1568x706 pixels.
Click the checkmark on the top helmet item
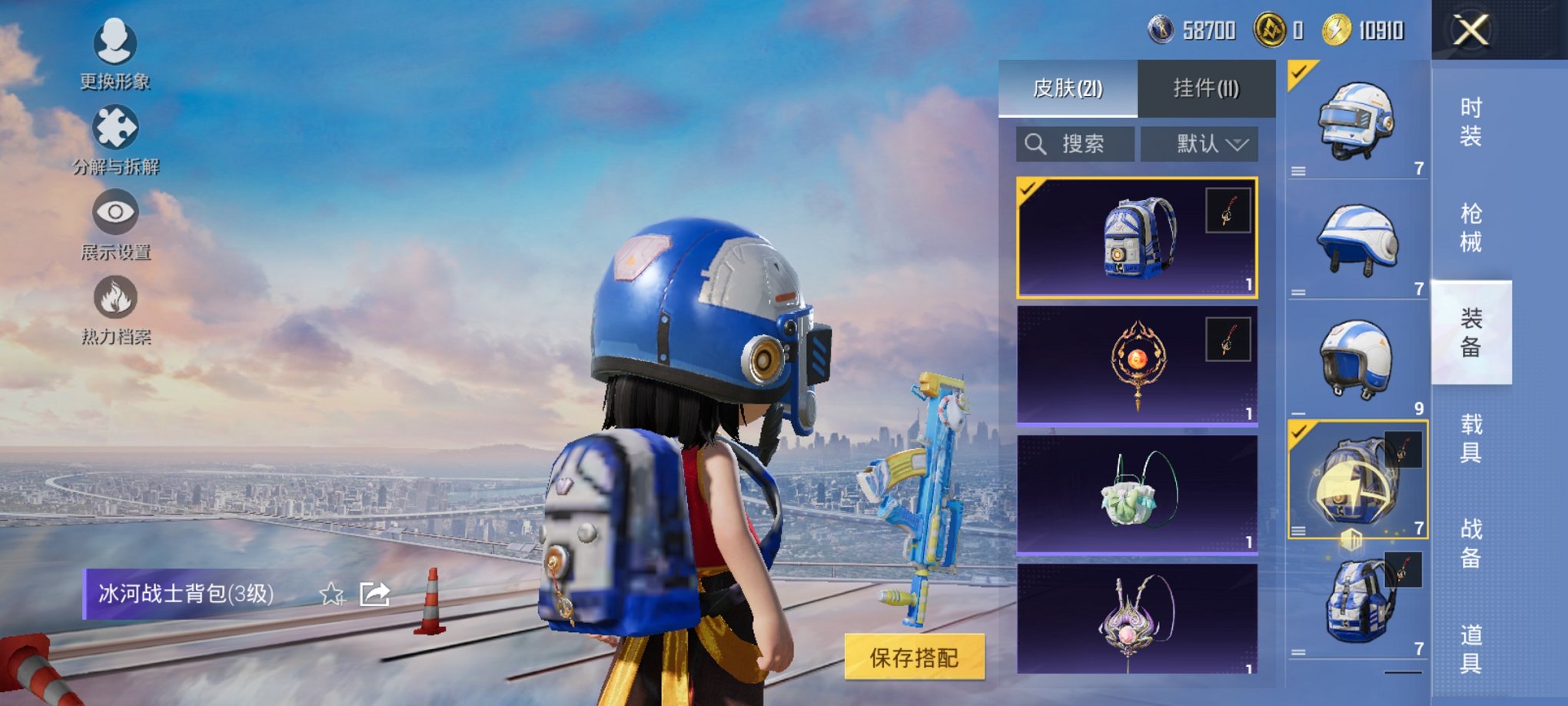point(1297,73)
